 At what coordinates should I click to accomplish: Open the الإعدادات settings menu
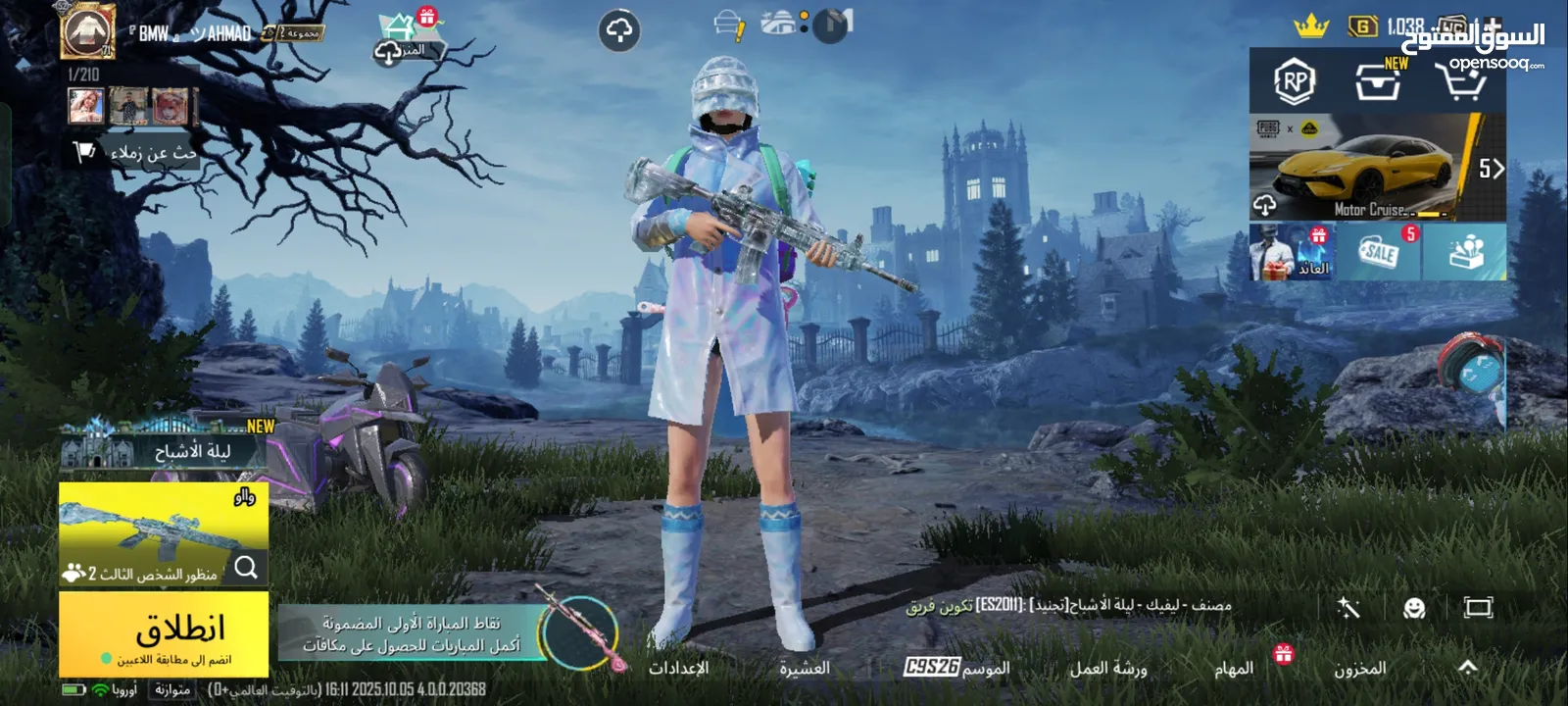pos(678,669)
